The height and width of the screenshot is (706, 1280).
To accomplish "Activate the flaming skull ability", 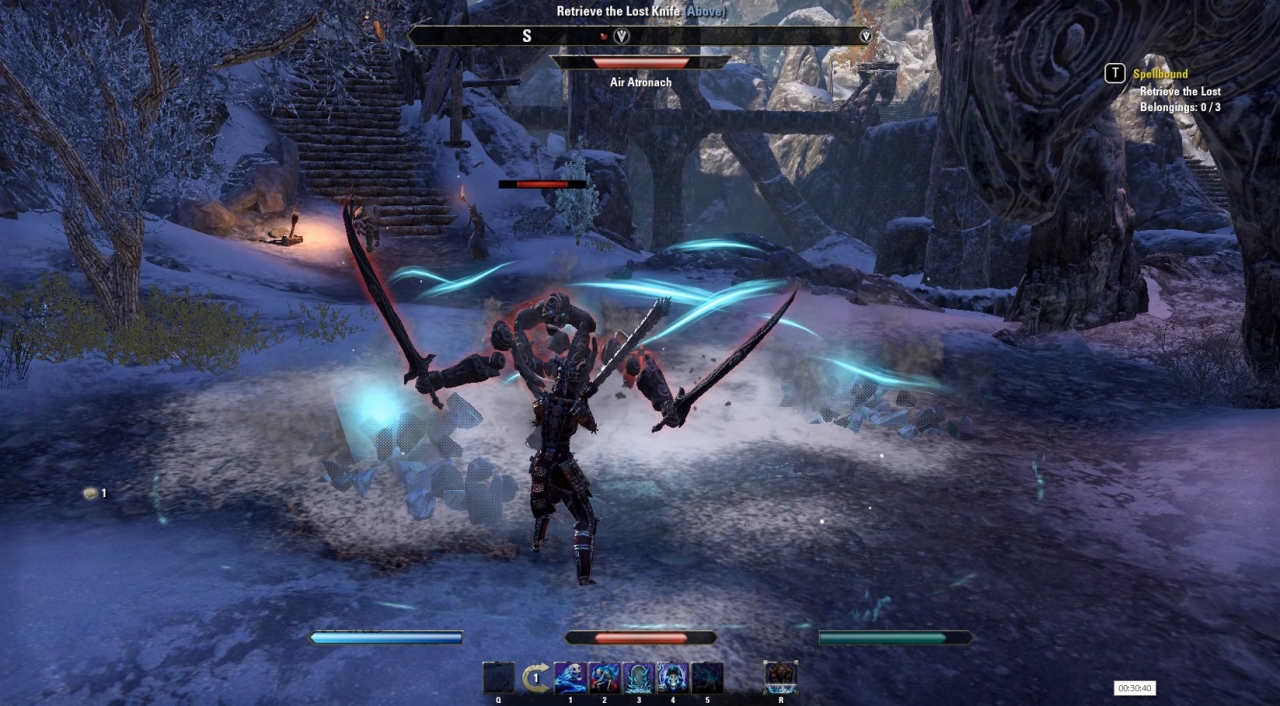I will (x=570, y=677).
